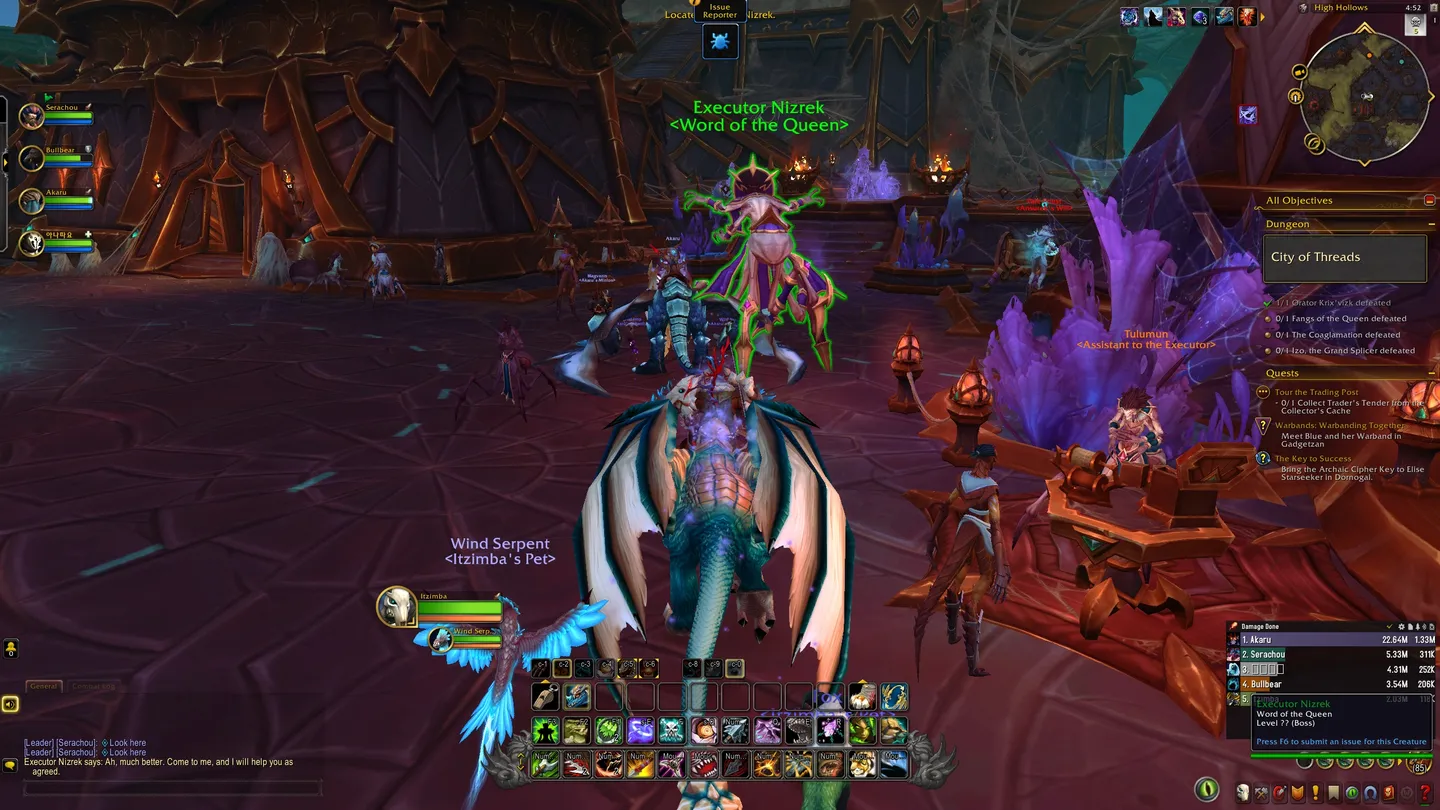Click the 'Look here' link in chat
The width and height of the screenshot is (1440, 810).
click(x=127, y=743)
